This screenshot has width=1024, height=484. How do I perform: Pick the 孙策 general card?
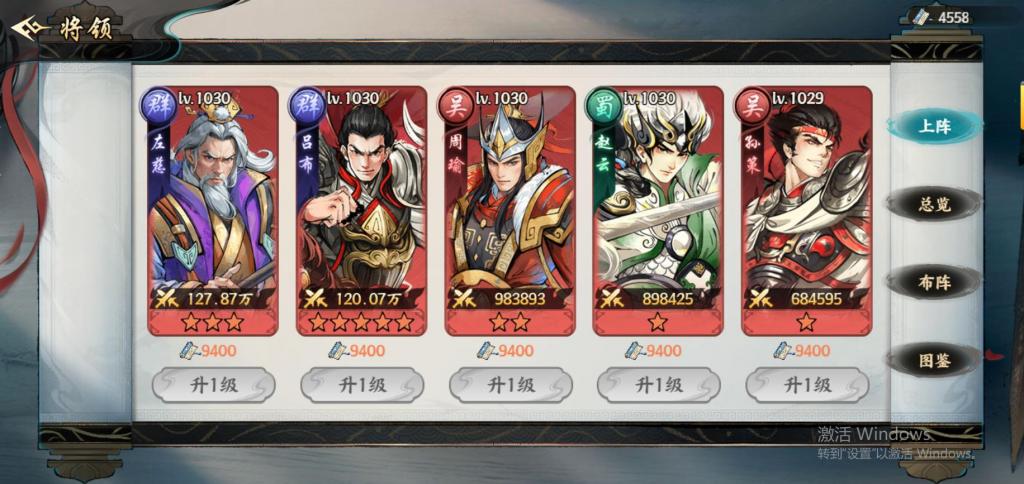coord(806,210)
